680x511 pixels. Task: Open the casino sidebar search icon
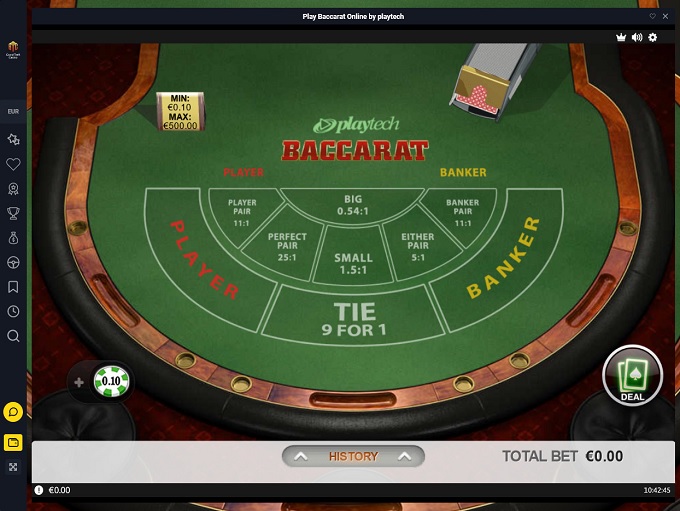[x=13, y=336]
